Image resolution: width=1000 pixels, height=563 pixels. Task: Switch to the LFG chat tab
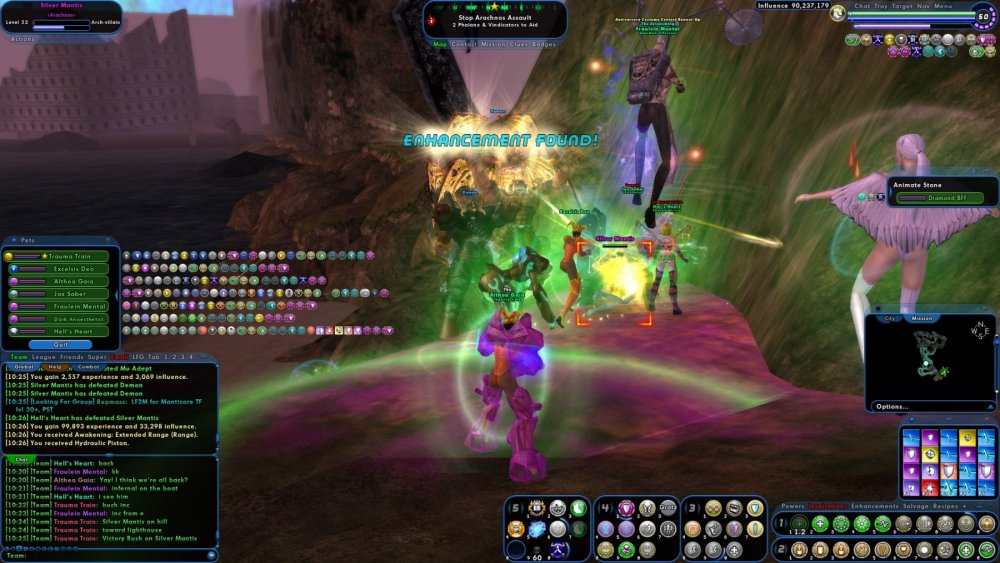point(137,356)
